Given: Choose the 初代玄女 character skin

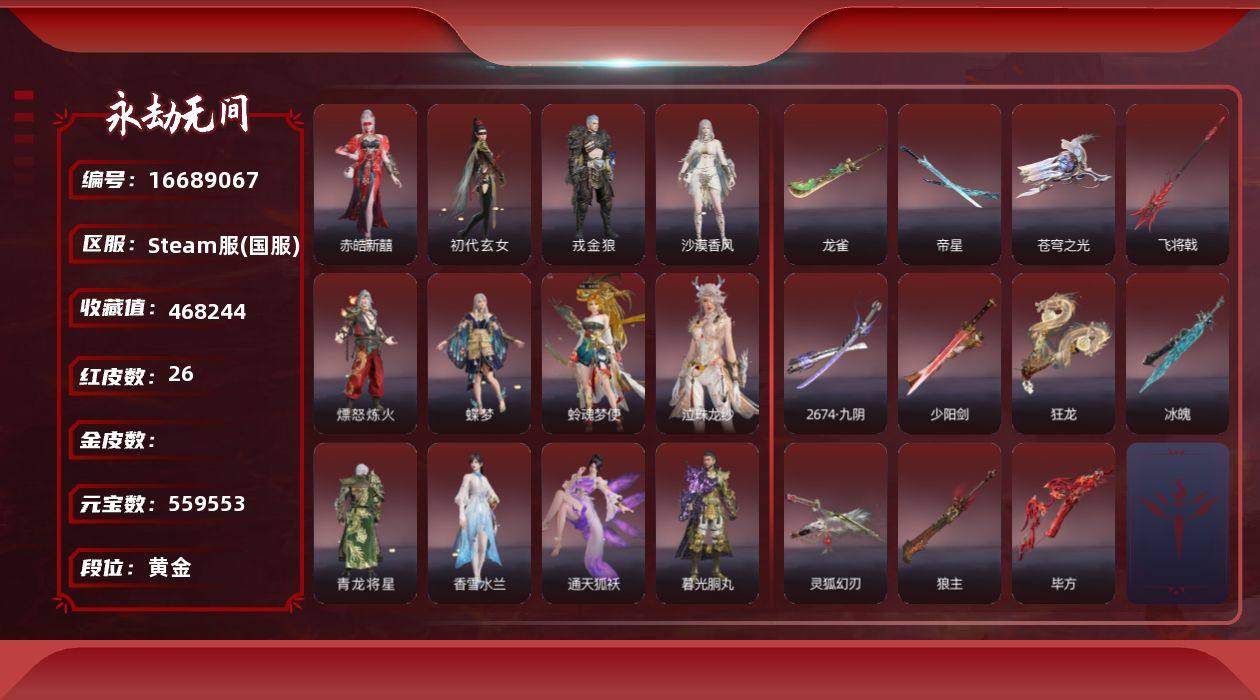Looking at the screenshot, I should (479, 184).
